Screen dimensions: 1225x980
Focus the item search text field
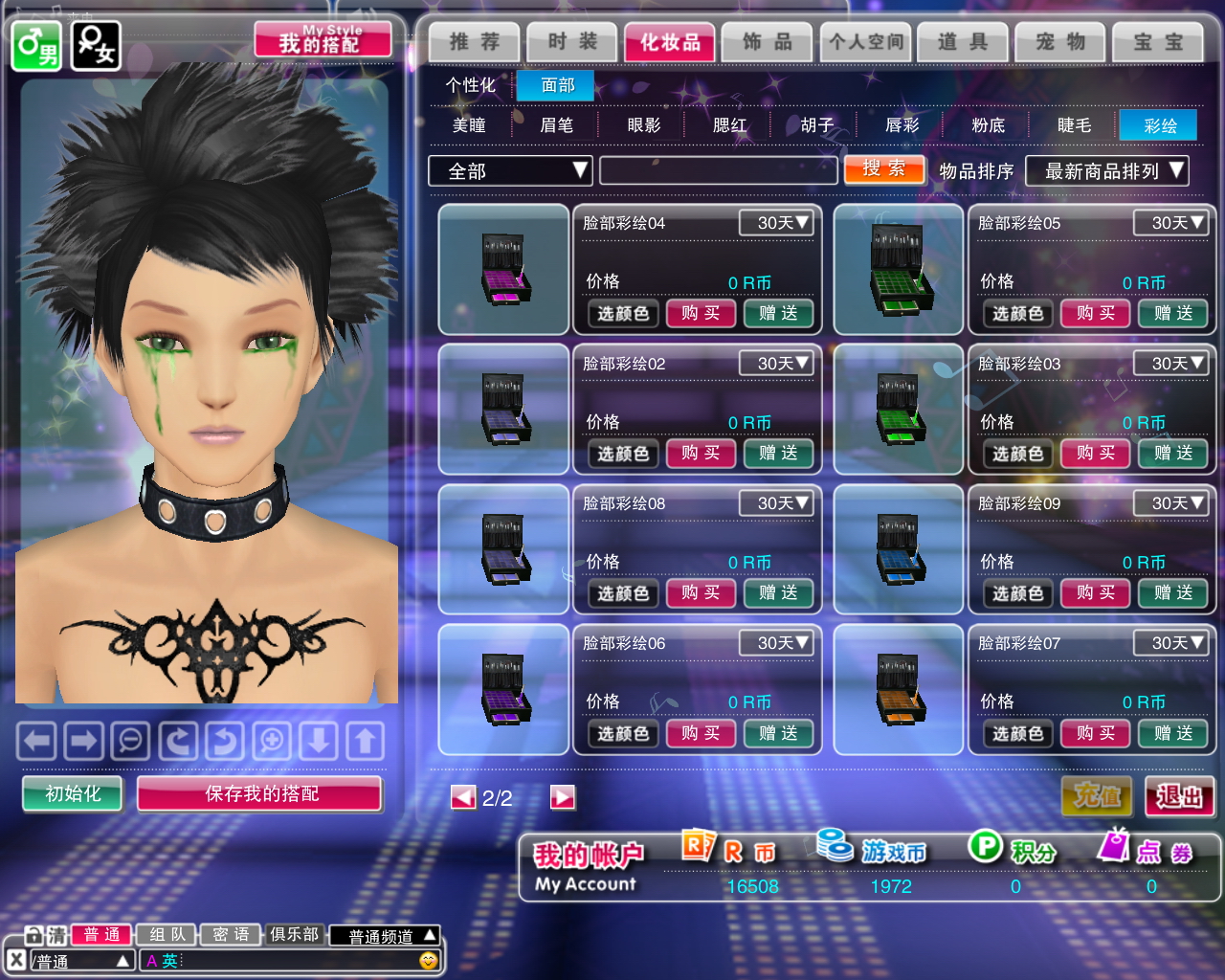(718, 170)
